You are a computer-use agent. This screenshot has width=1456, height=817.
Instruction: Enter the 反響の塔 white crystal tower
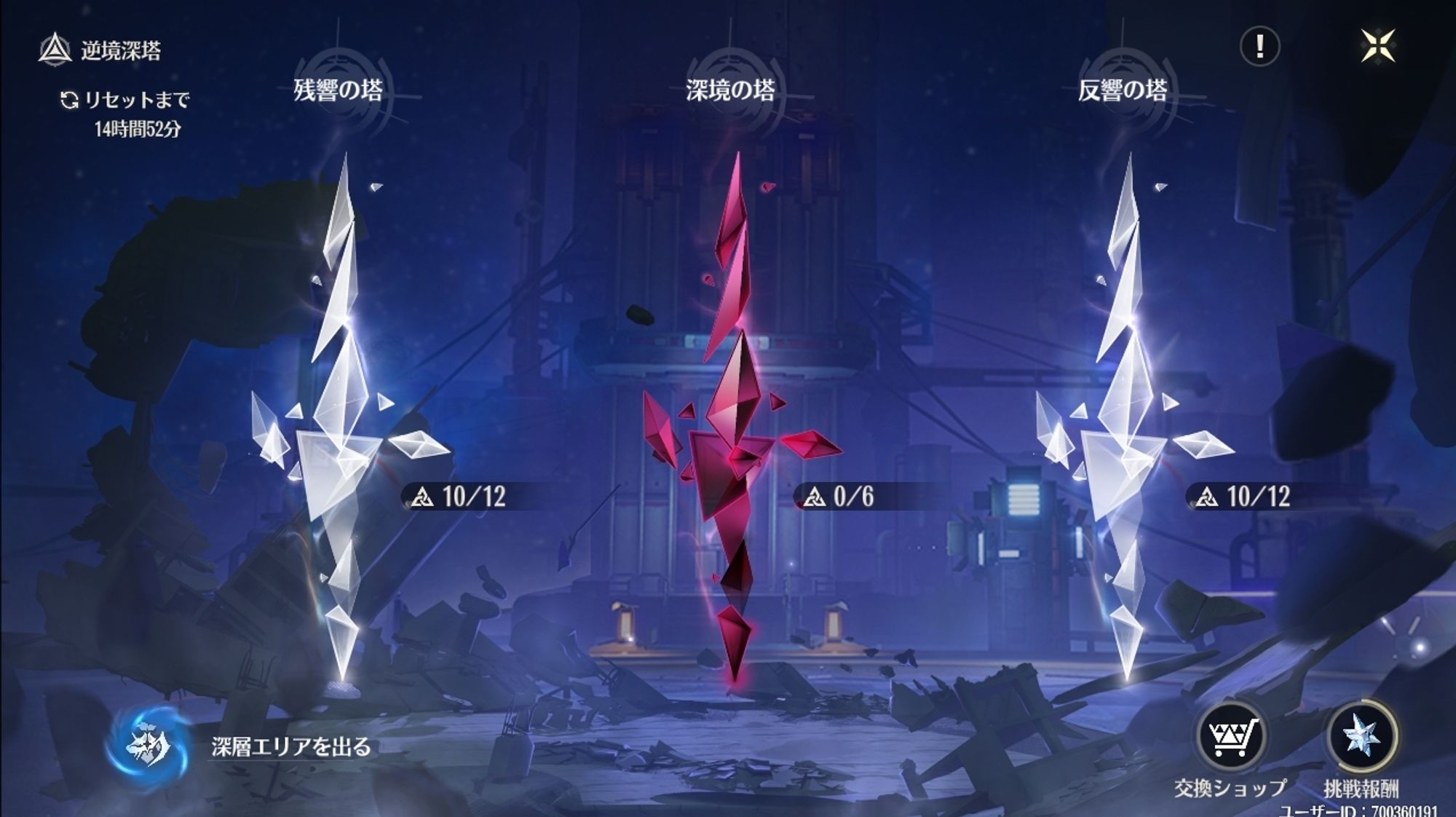1125,422
